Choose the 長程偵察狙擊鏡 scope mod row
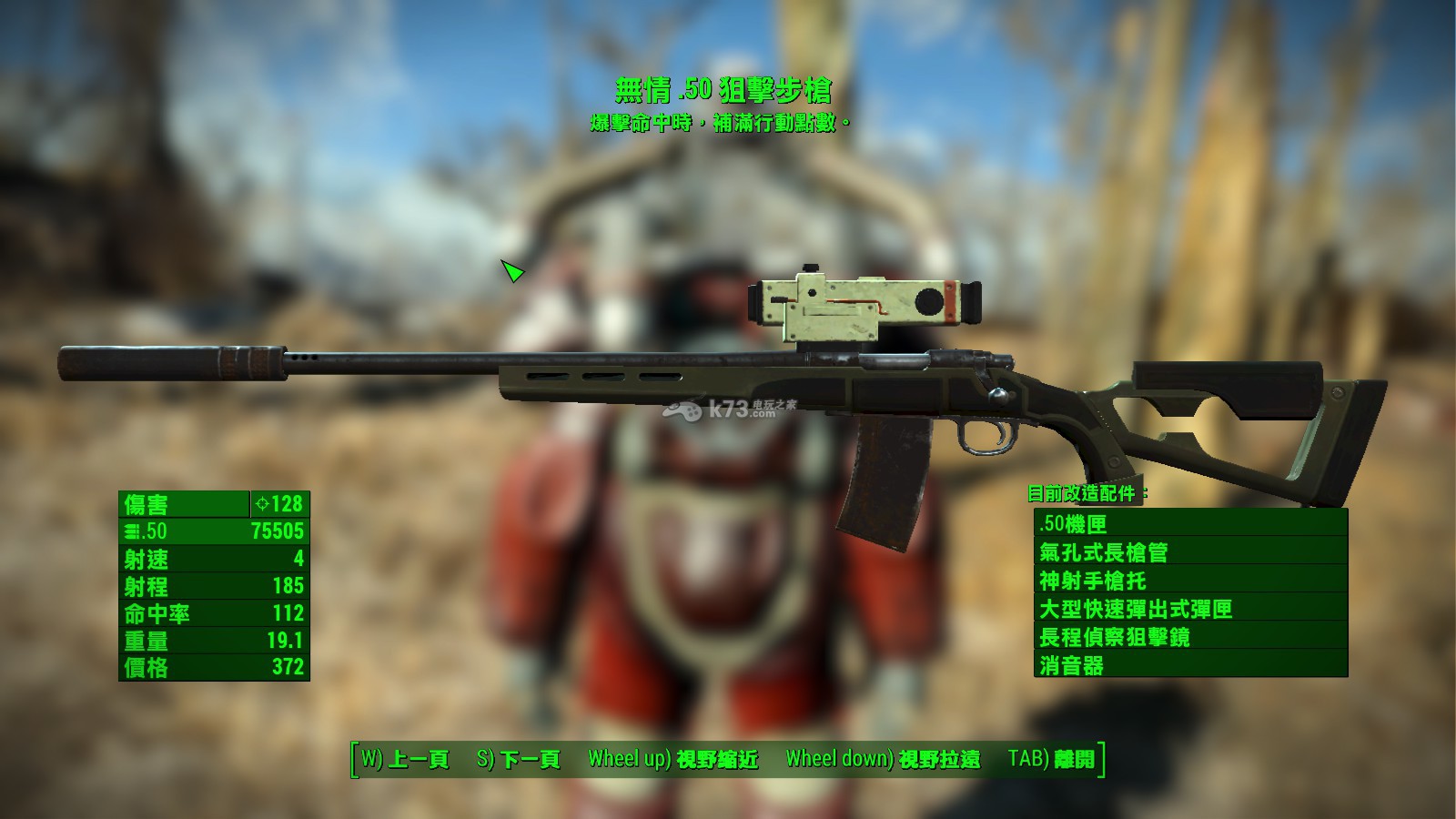The image size is (1456, 819). click(1190, 636)
